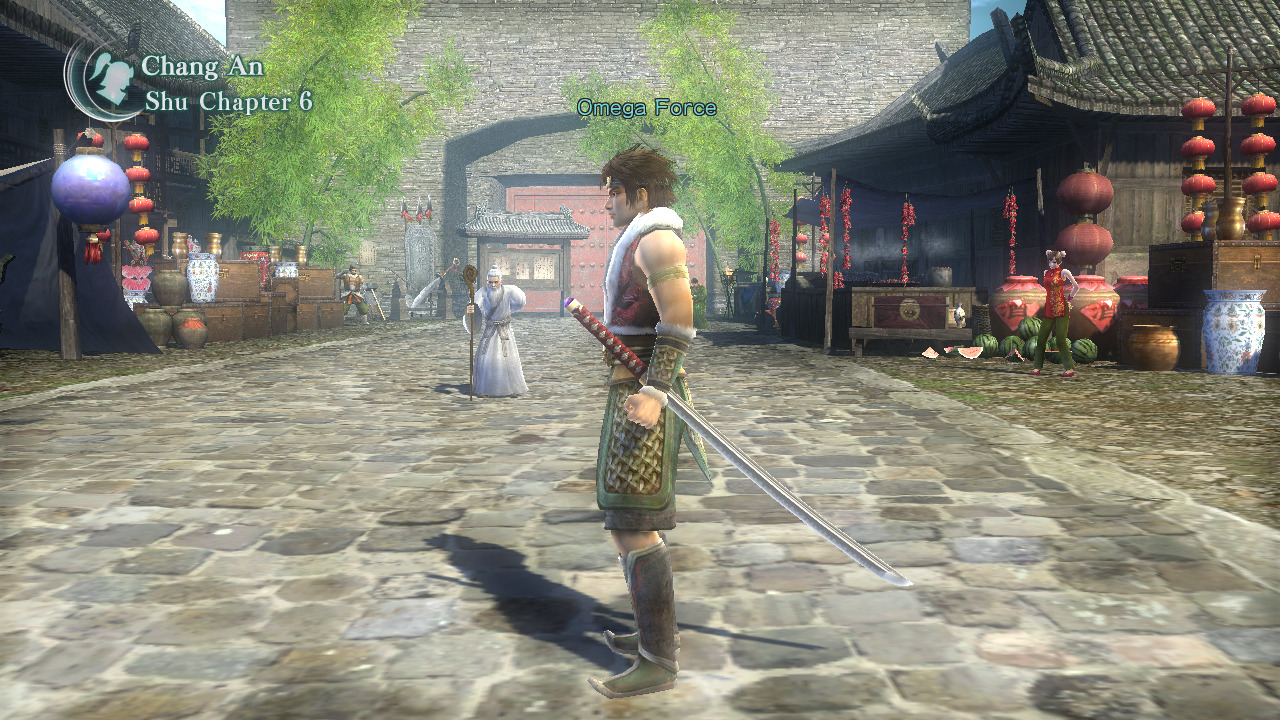Click the crescent silhouette emblem beside Chang An
Screen dimensions: 1280x720
click(x=106, y=78)
